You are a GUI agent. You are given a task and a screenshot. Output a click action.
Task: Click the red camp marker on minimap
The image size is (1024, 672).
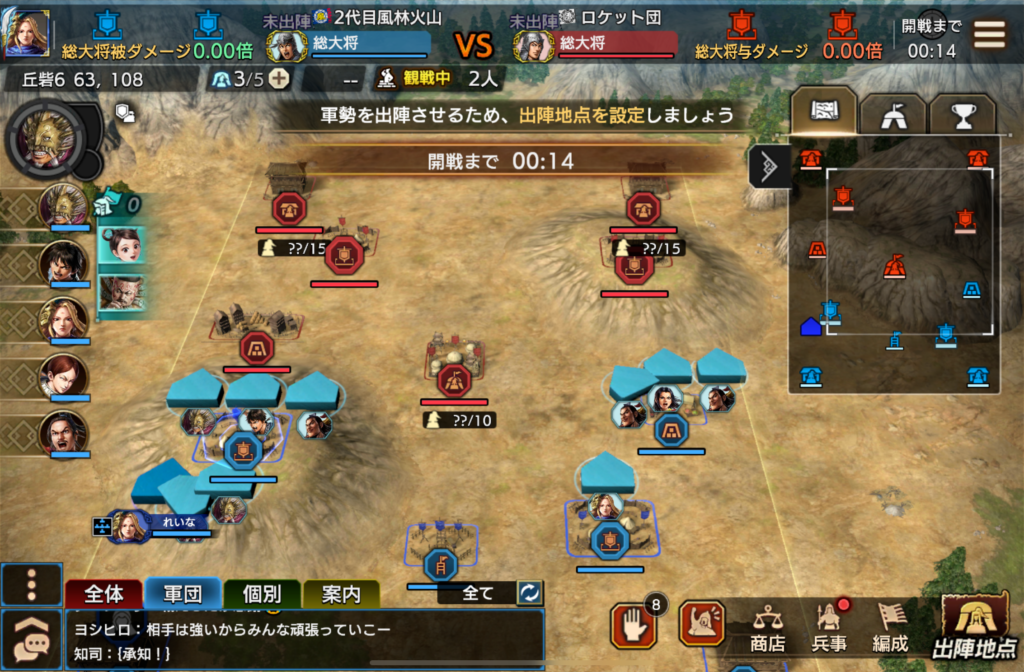(x=893, y=267)
